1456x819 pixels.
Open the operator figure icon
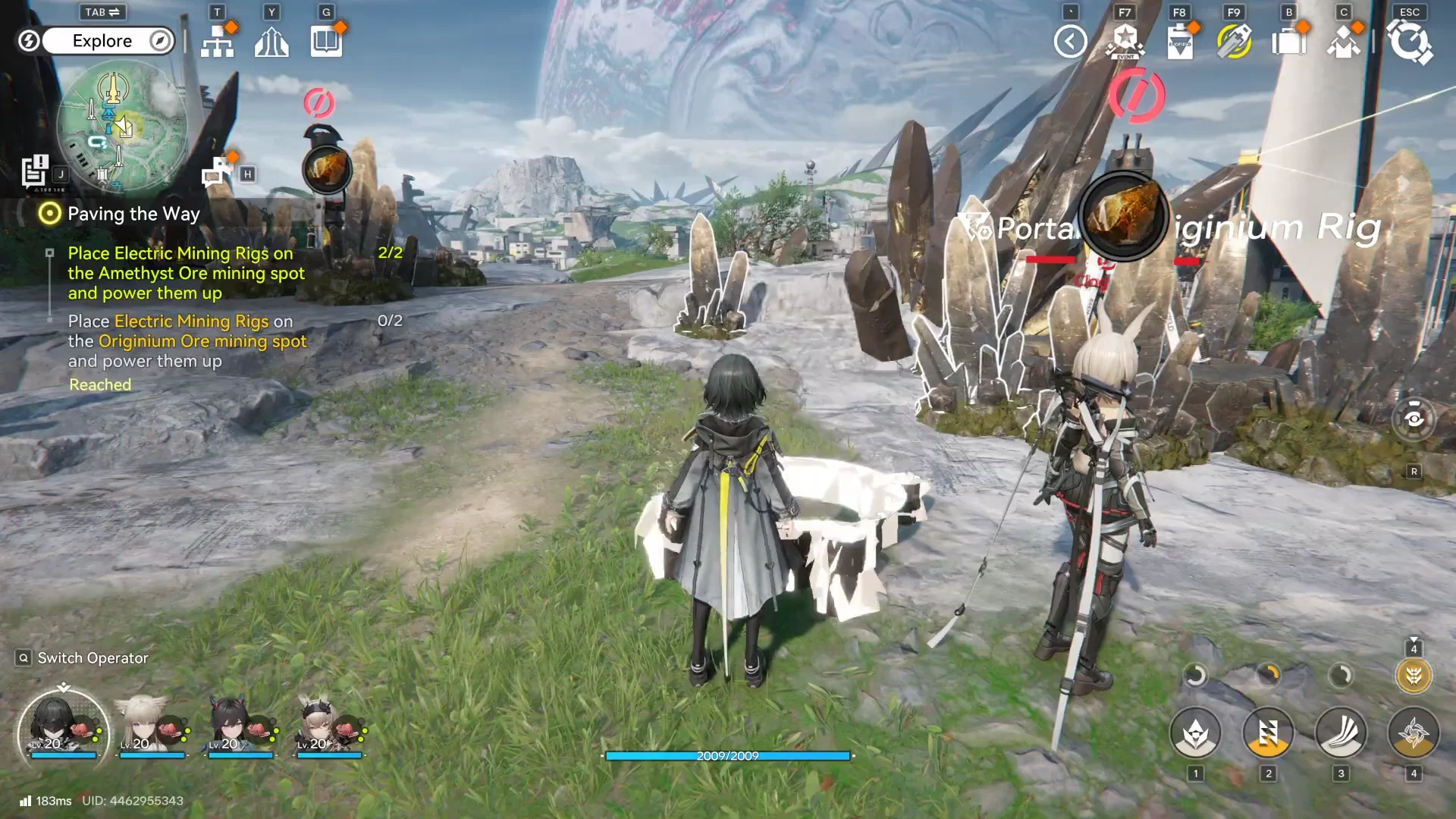[1343, 42]
